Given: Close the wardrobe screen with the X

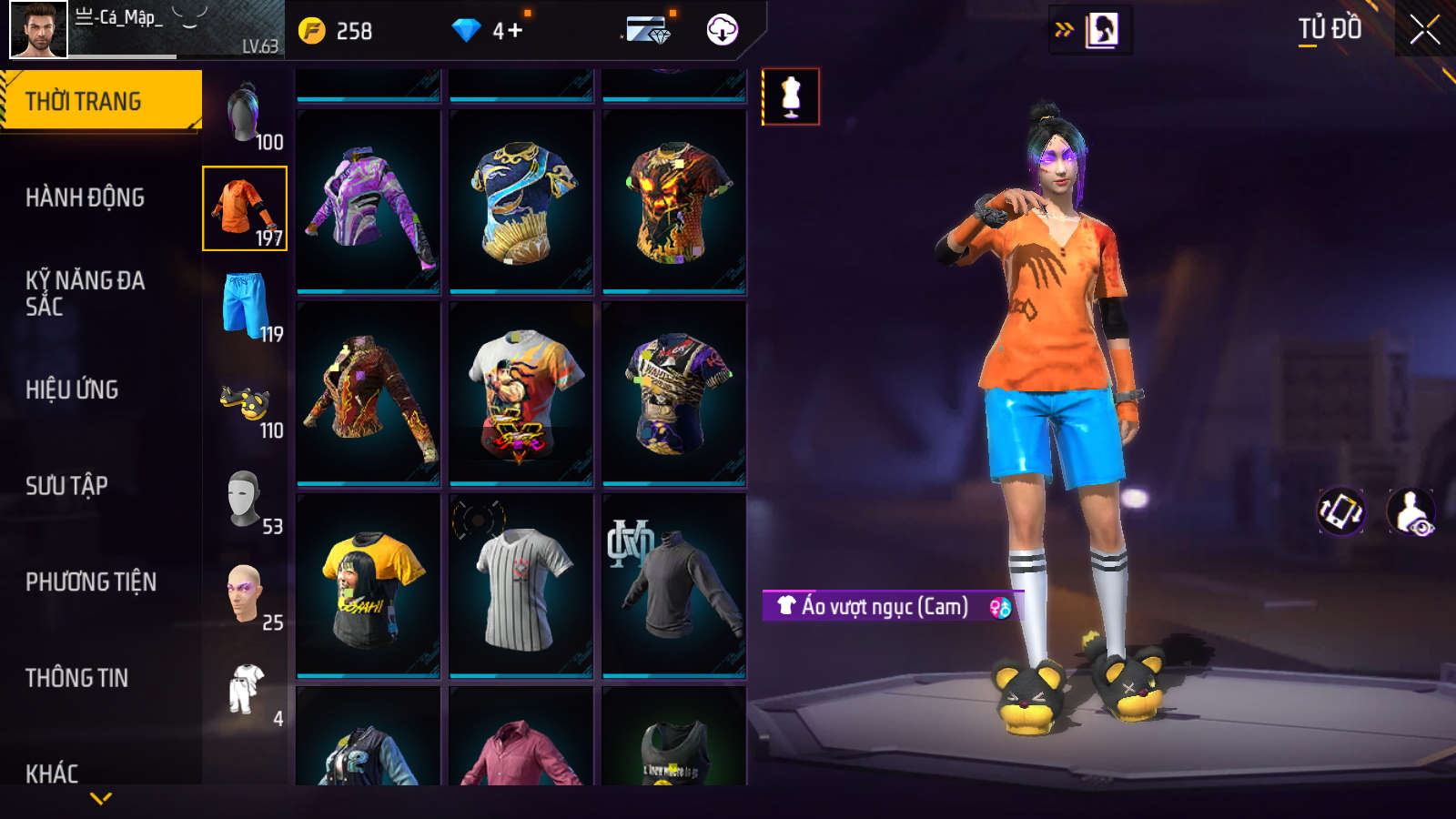Looking at the screenshot, I should [1424, 30].
